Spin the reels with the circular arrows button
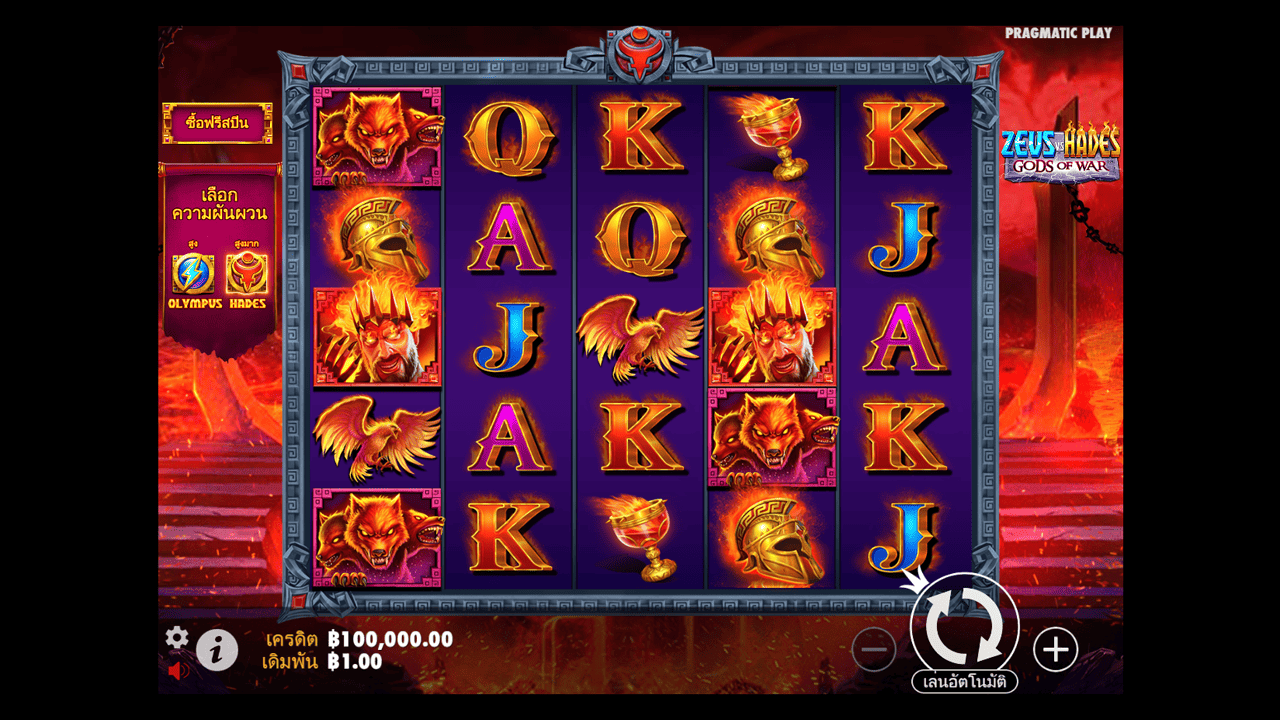1280x720 pixels. [964, 627]
